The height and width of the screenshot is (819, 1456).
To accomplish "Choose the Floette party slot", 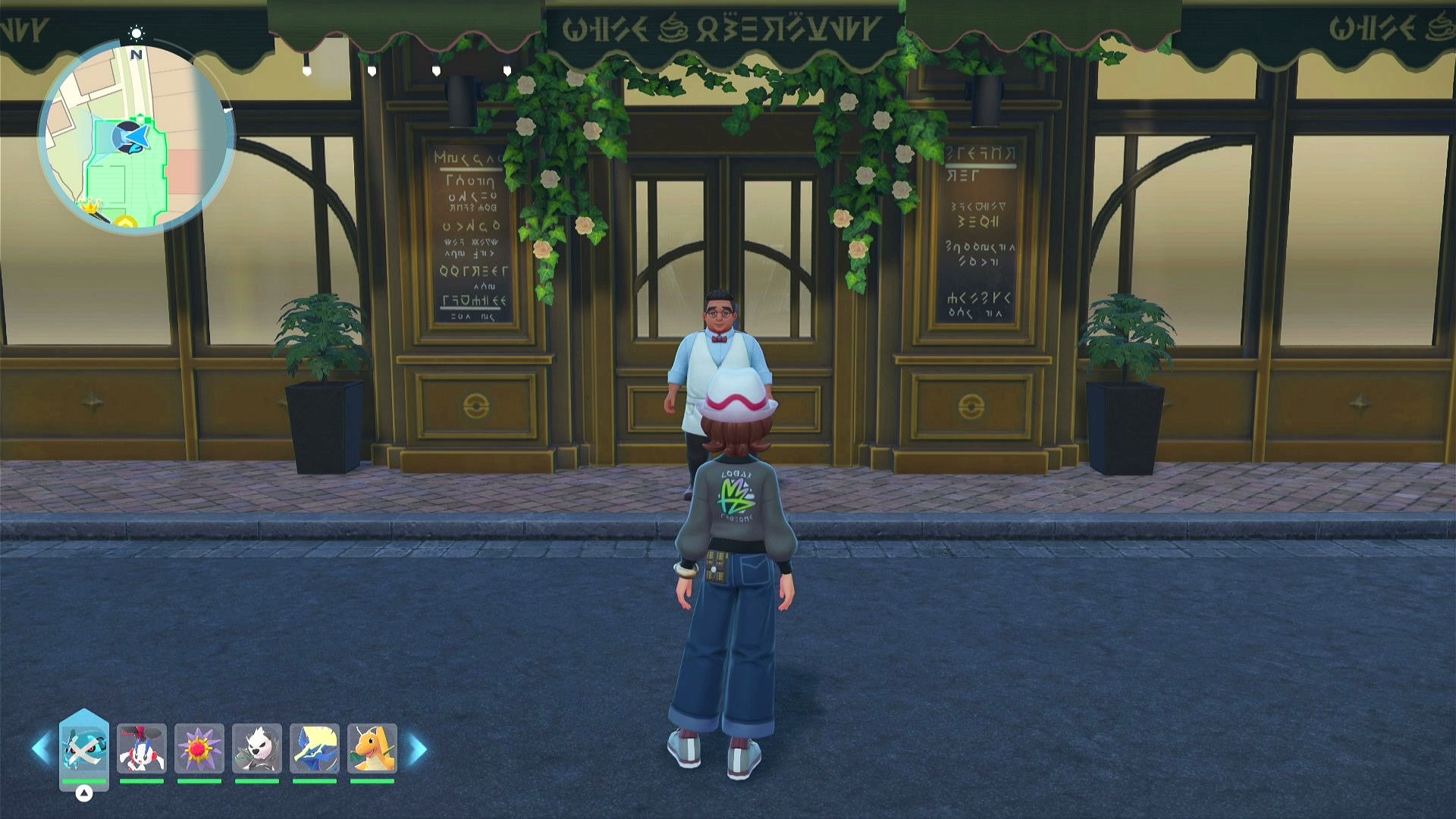I will click(x=141, y=748).
